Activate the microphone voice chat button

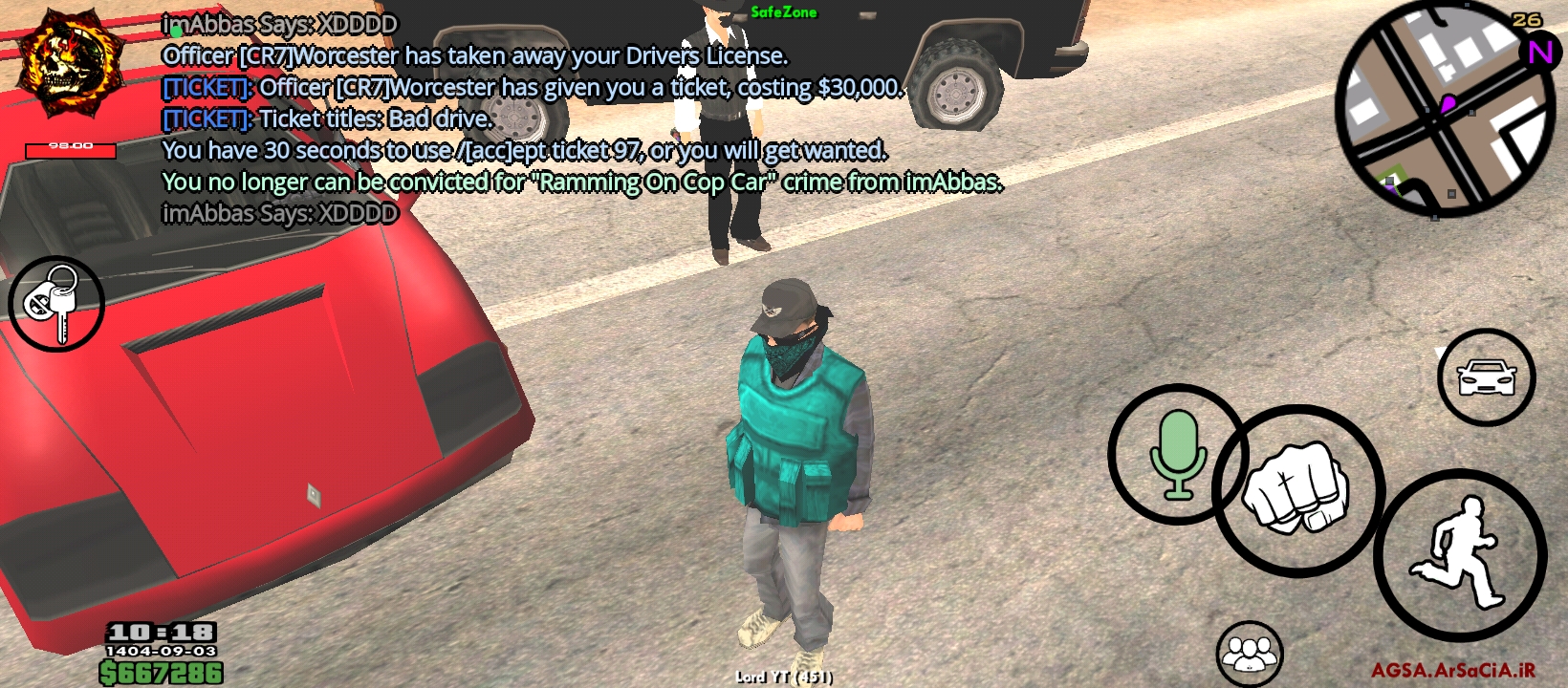pos(1177,455)
